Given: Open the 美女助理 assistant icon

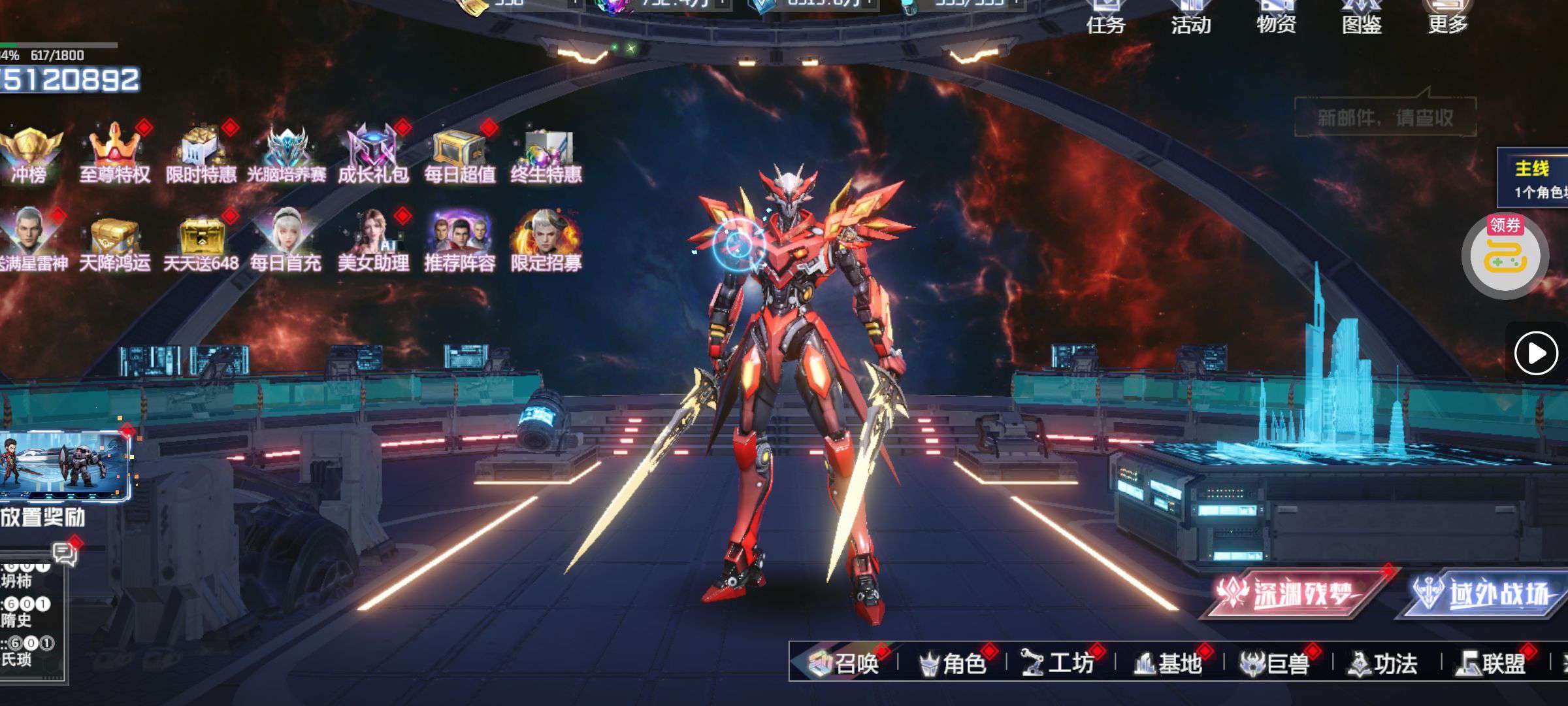Looking at the screenshot, I should pyautogui.click(x=373, y=241).
